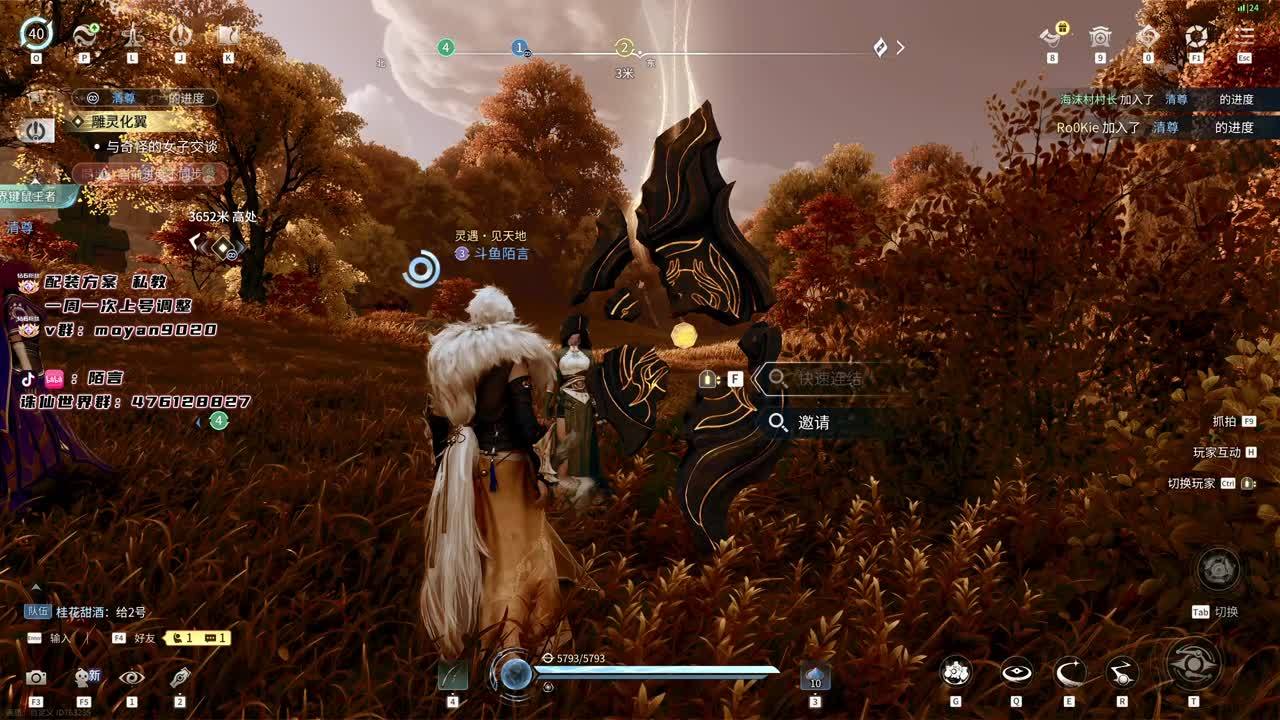
Task: Click the power symbol icon beside quest tracker
Action: [x=36, y=130]
